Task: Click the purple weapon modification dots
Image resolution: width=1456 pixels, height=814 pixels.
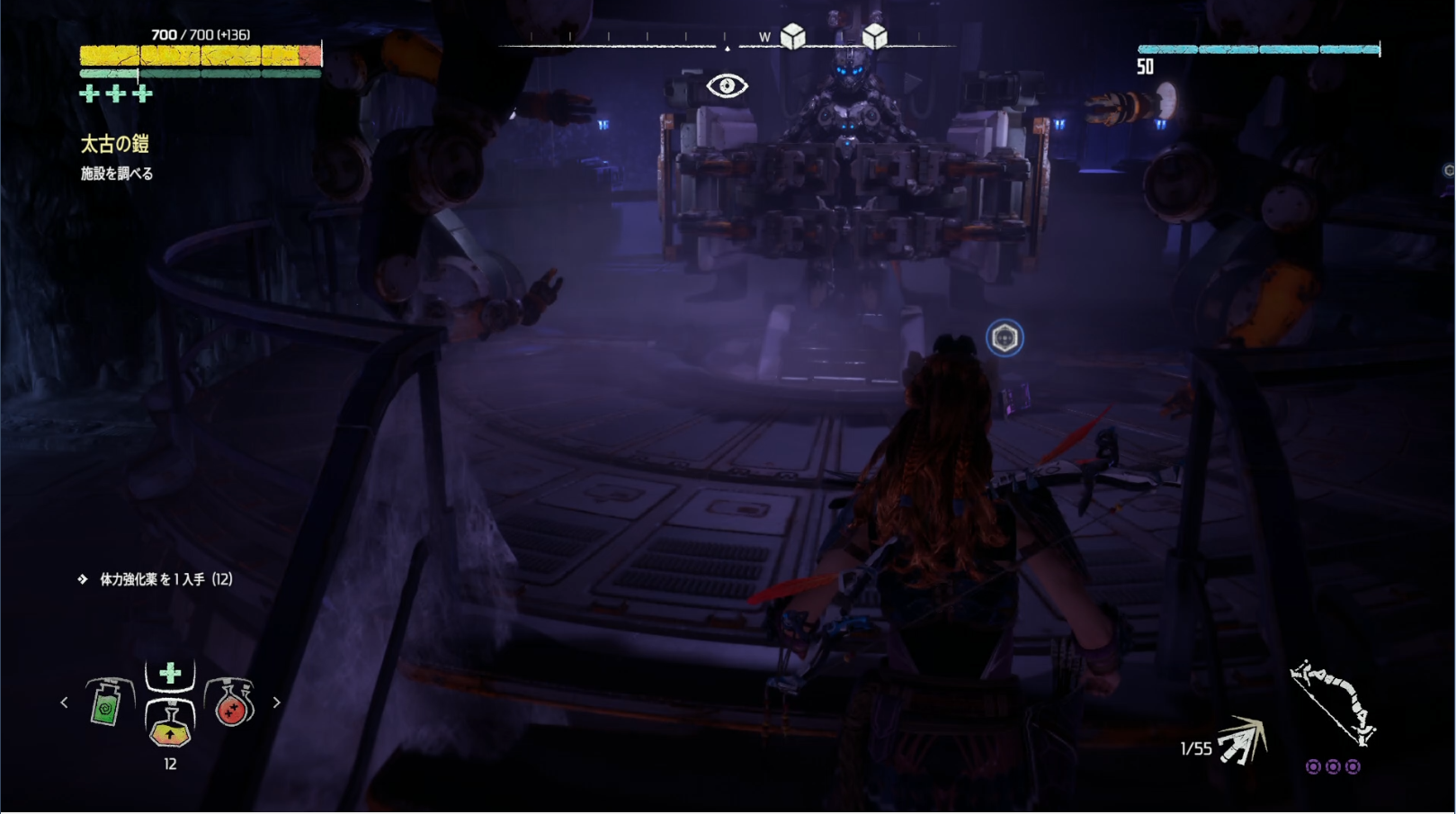Action: click(1333, 767)
